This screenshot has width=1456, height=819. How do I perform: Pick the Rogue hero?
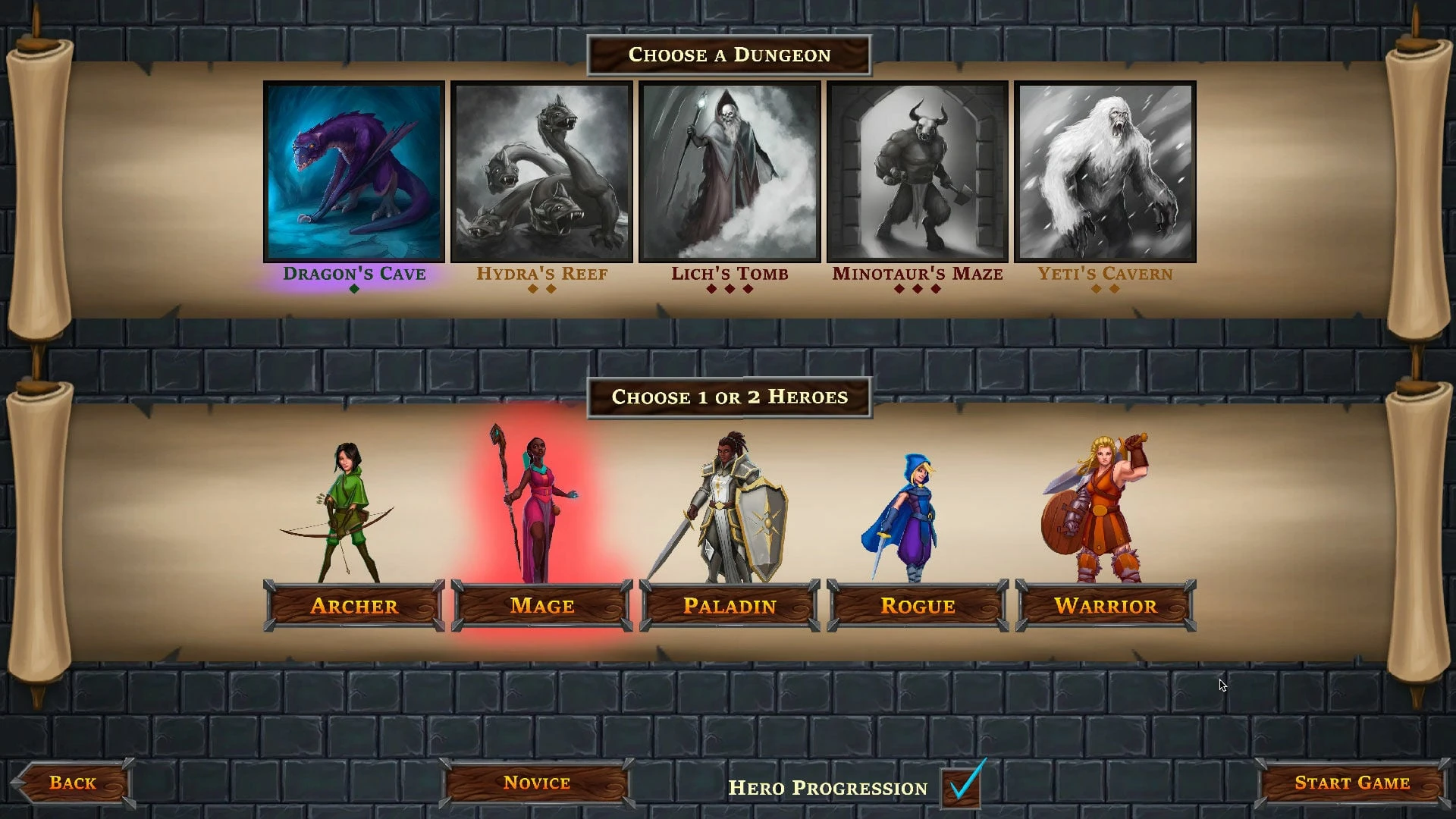tap(918, 606)
